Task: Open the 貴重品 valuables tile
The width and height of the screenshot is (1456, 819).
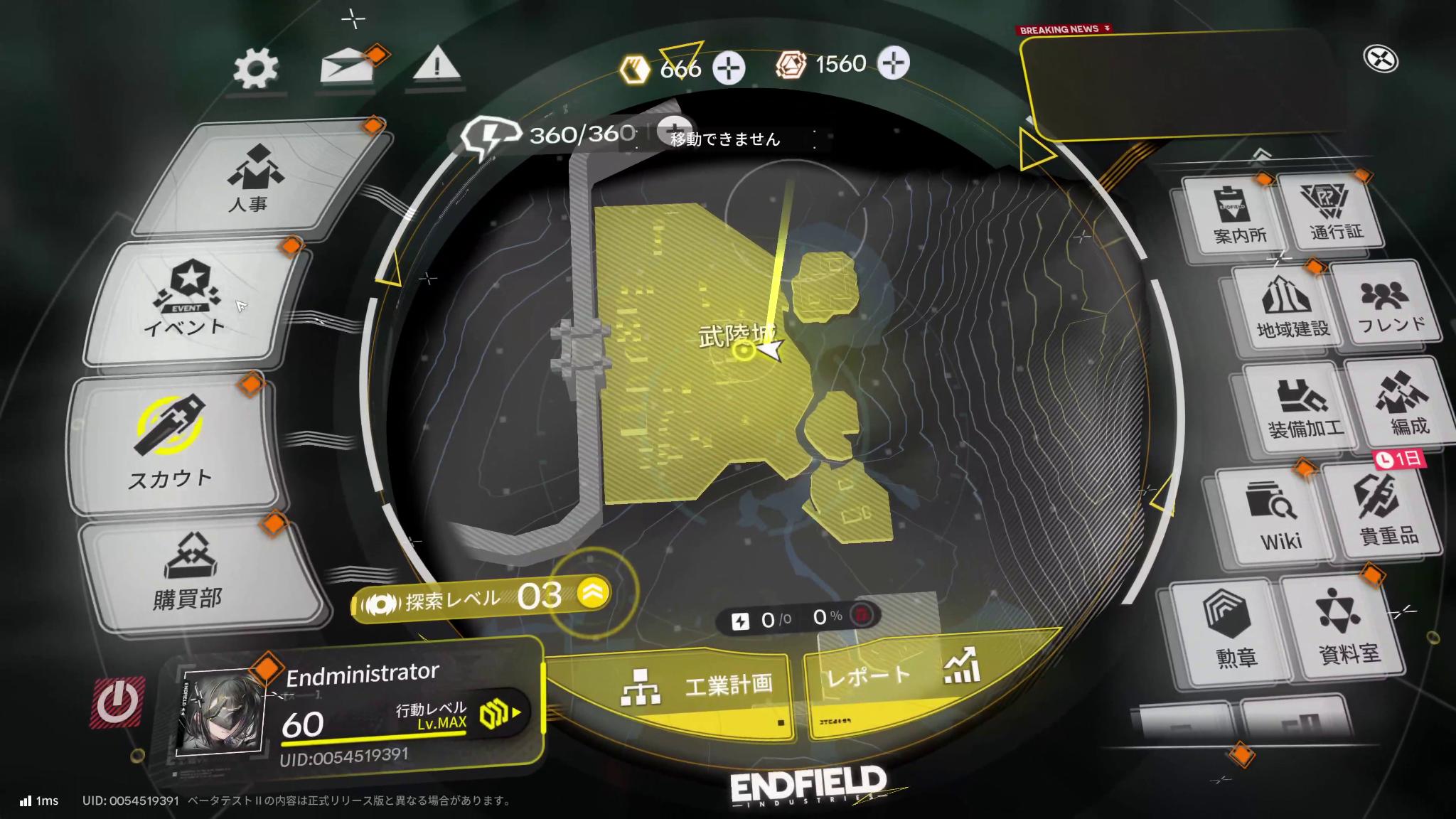Action: [x=1383, y=512]
